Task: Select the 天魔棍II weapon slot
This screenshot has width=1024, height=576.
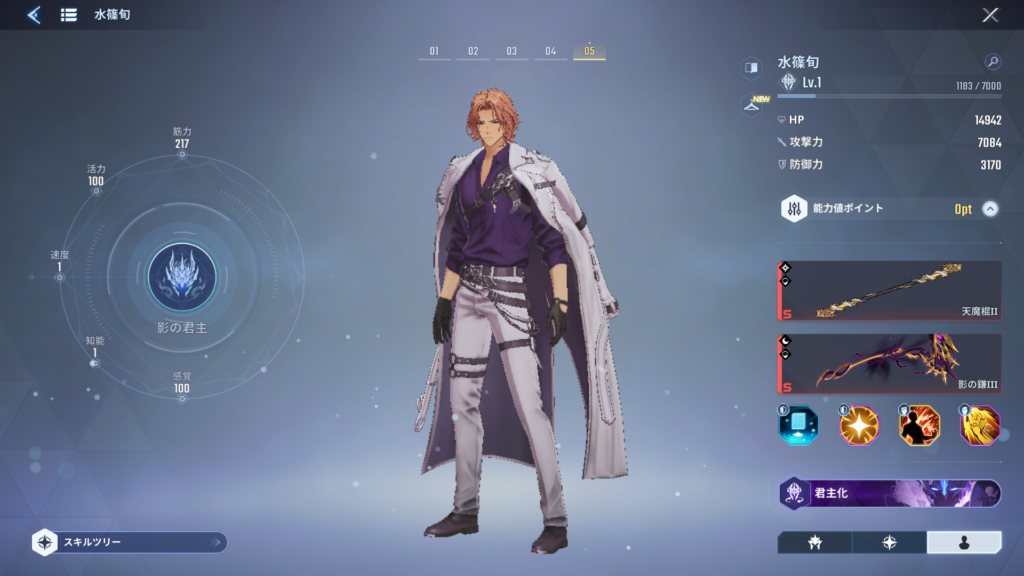Action: click(x=890, y=291)
